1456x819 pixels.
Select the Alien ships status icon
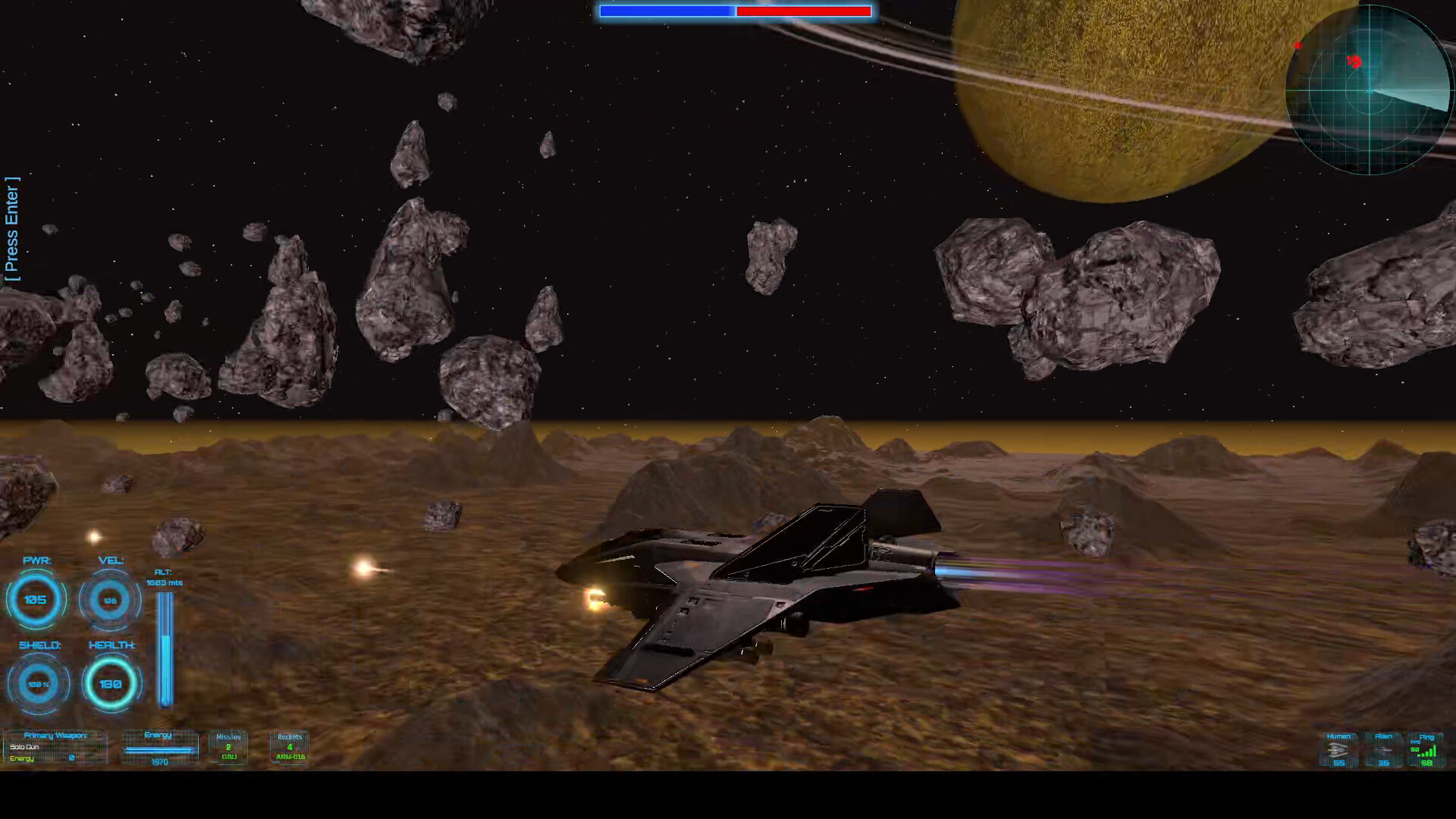click(x=1383, y=751)
